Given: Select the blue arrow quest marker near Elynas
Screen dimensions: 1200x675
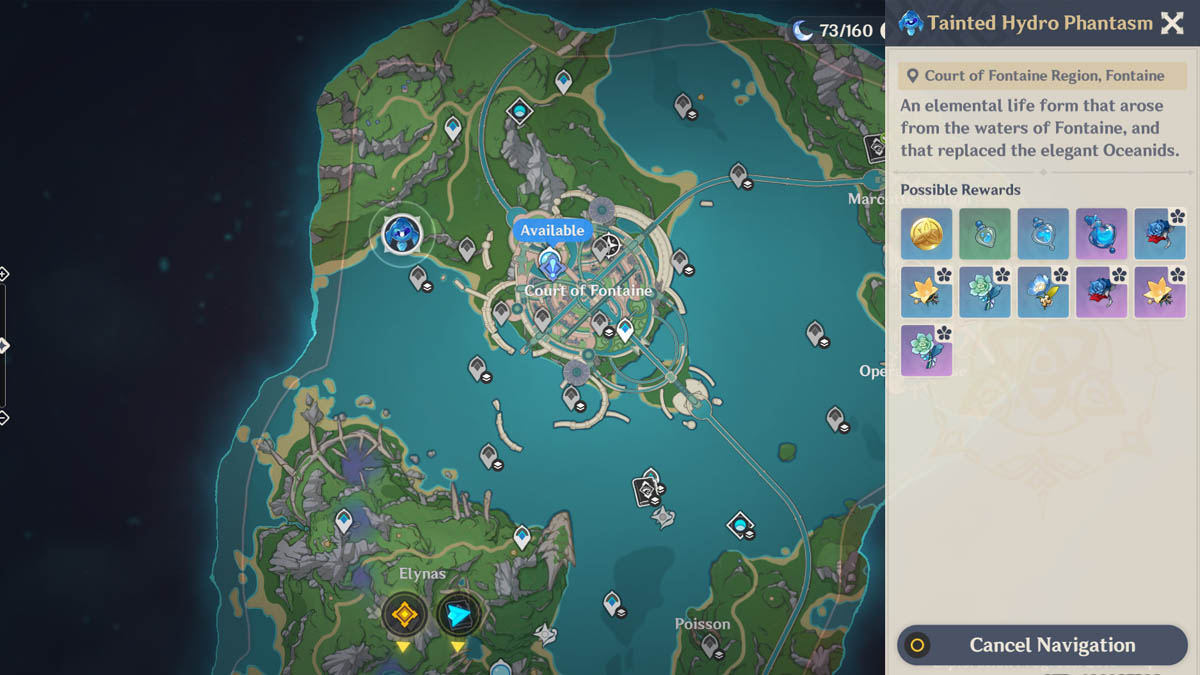Looking at the screenshot, I should point(459,614).
